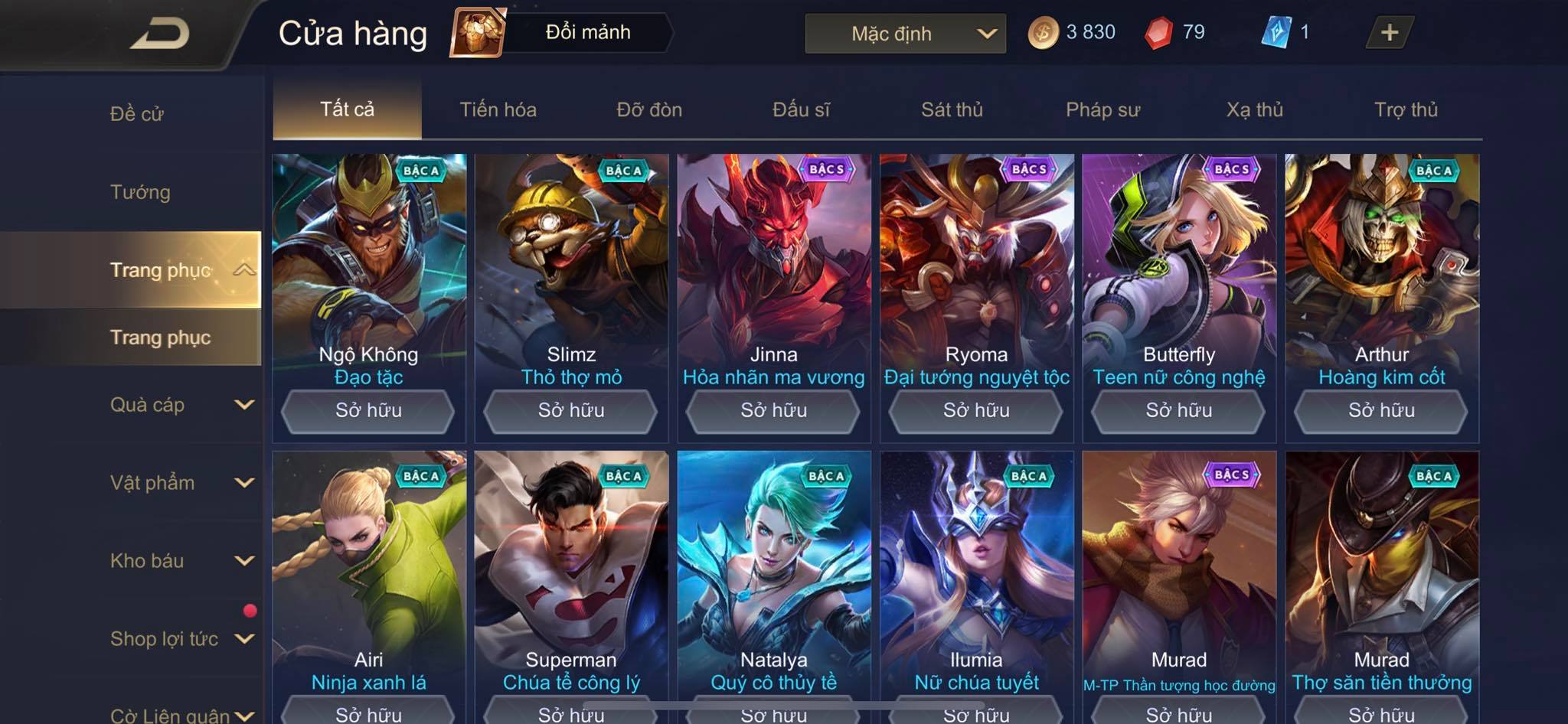
Task: Open the Đề cử menu entry
Action: [137, 114]
